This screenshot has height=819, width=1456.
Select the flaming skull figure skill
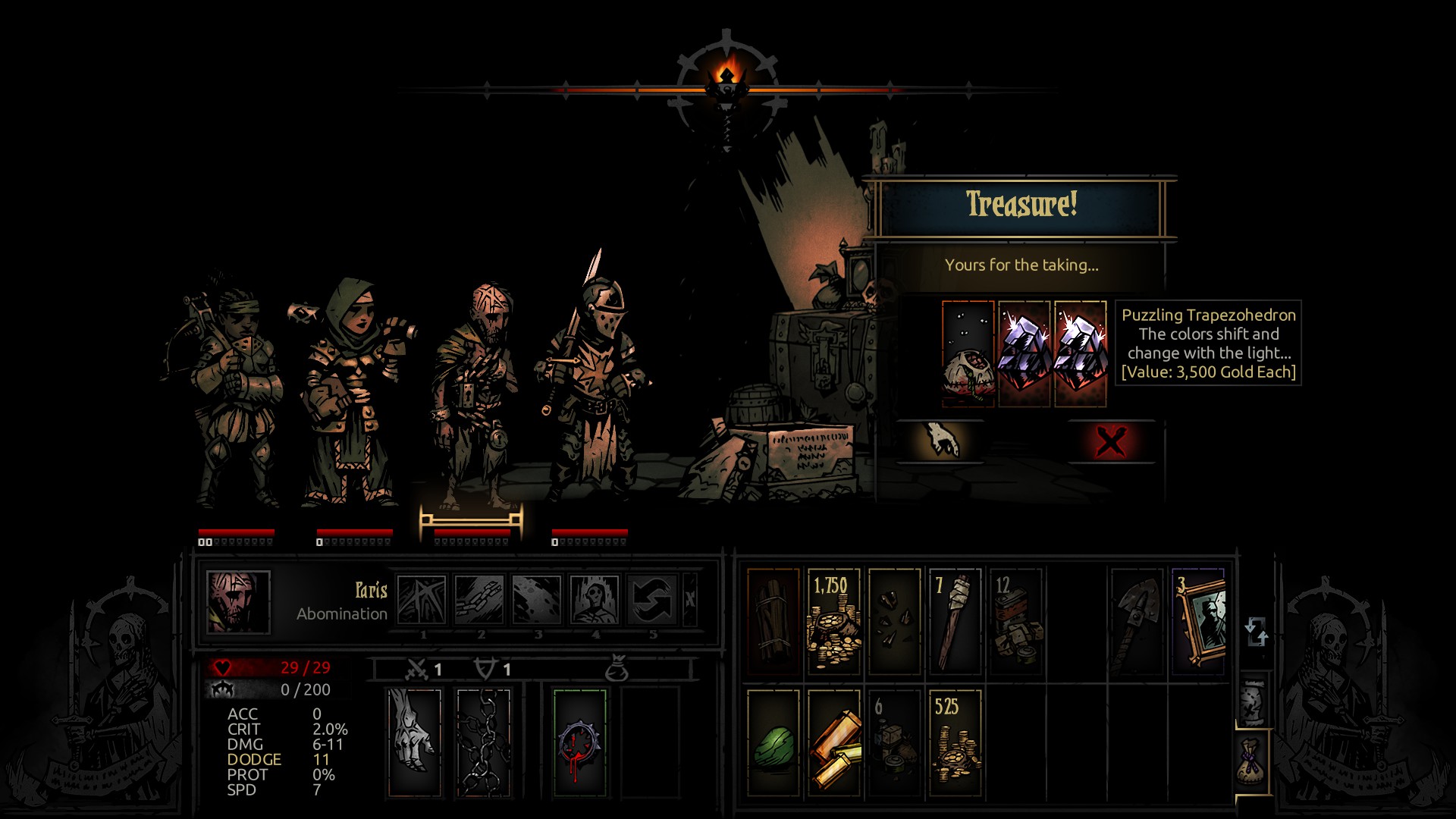[595, 600]
